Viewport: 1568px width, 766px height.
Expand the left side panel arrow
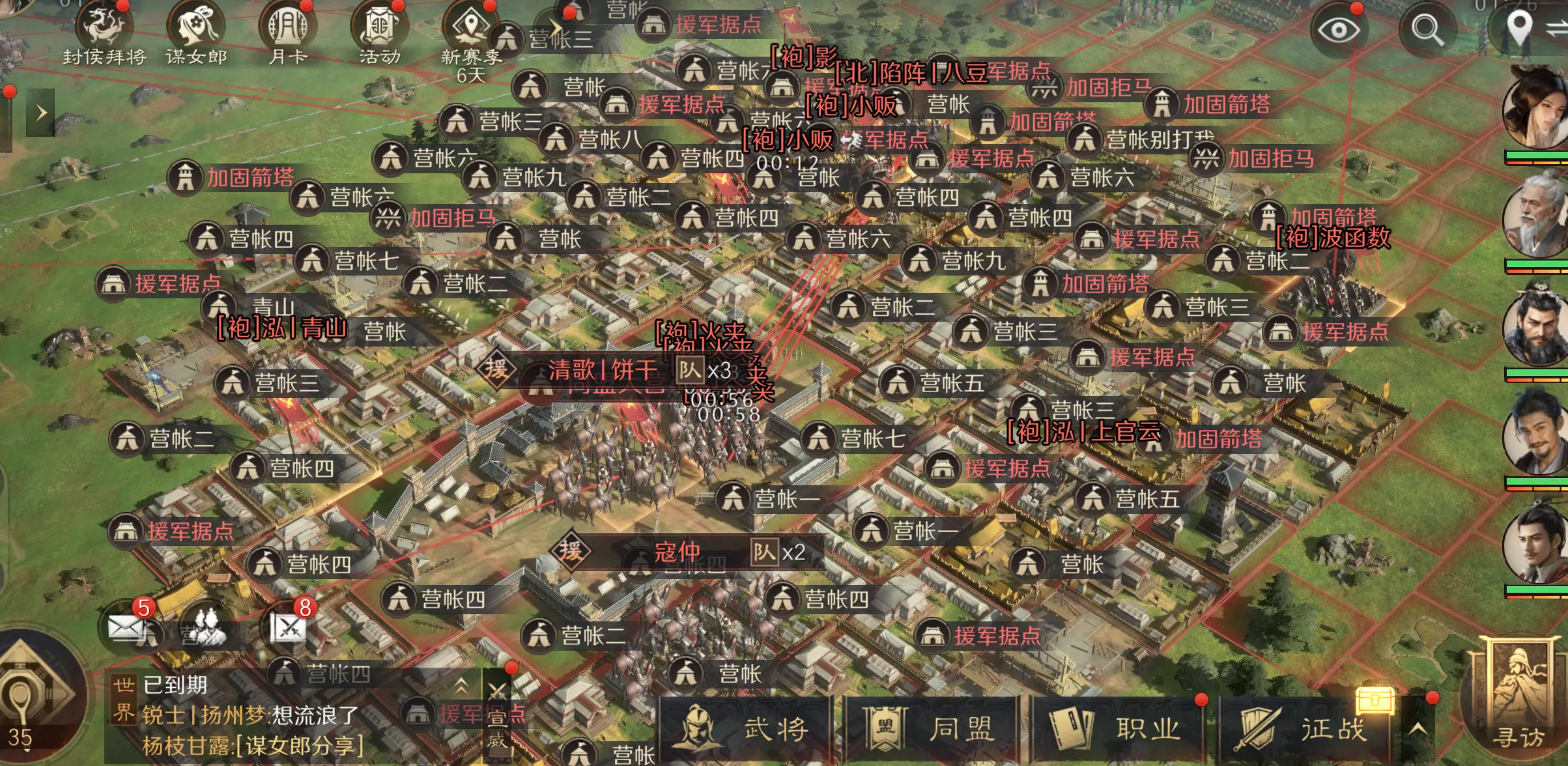click(x=40, y=113)
